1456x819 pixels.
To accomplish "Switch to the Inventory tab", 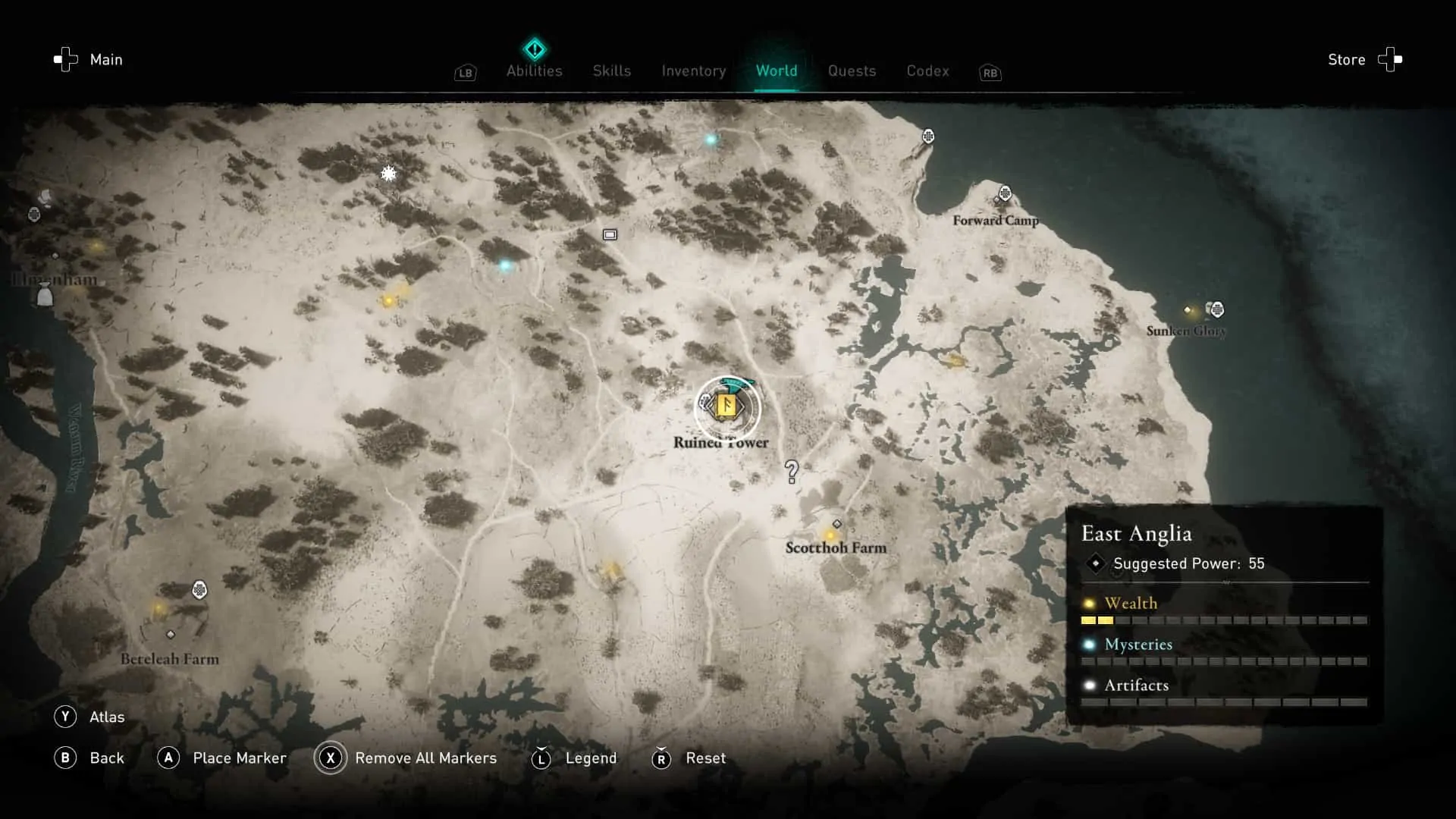I will pos(693,71).
